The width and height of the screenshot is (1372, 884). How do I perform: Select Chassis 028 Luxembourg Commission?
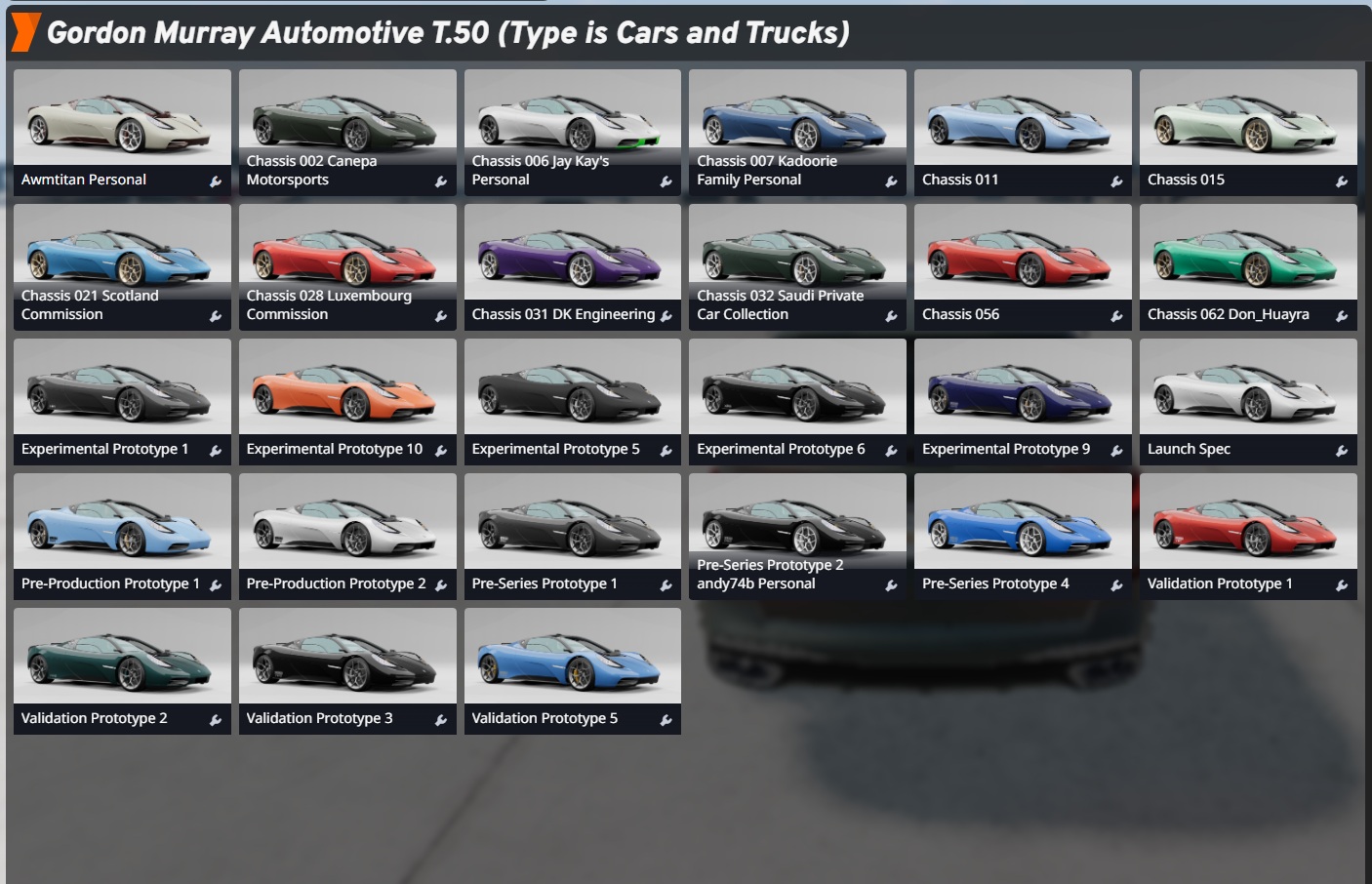pos(347,266)
